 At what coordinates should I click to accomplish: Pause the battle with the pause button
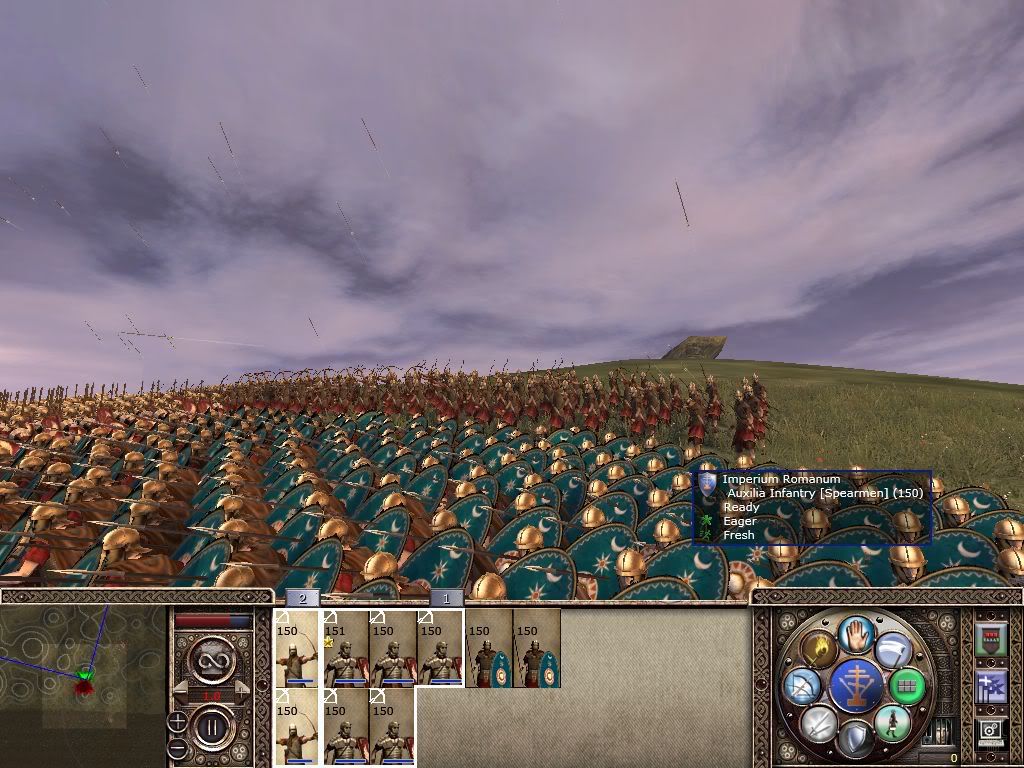tap(211, 729)
